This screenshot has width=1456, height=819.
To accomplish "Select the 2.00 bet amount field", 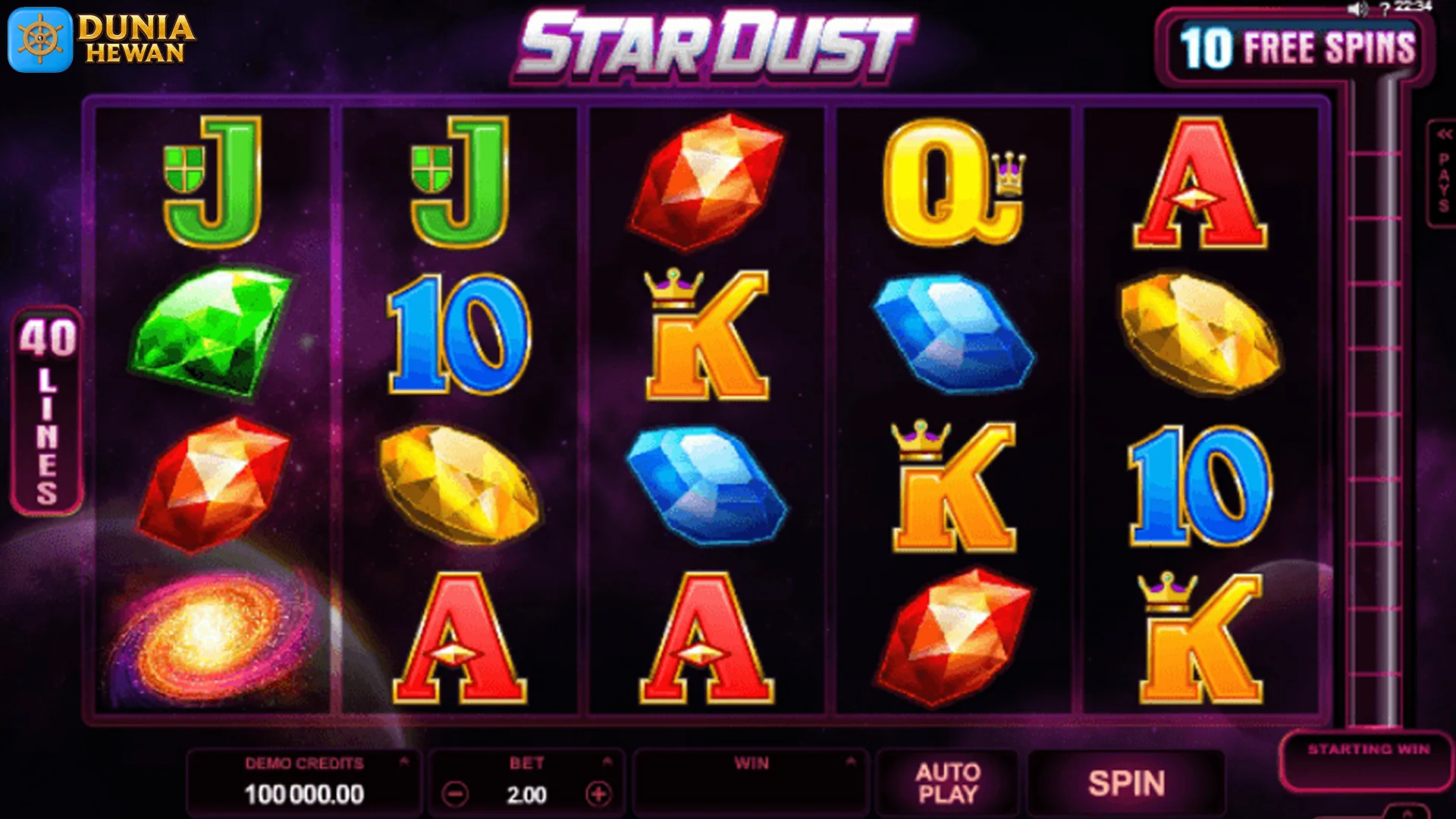I will click(529, 795).
